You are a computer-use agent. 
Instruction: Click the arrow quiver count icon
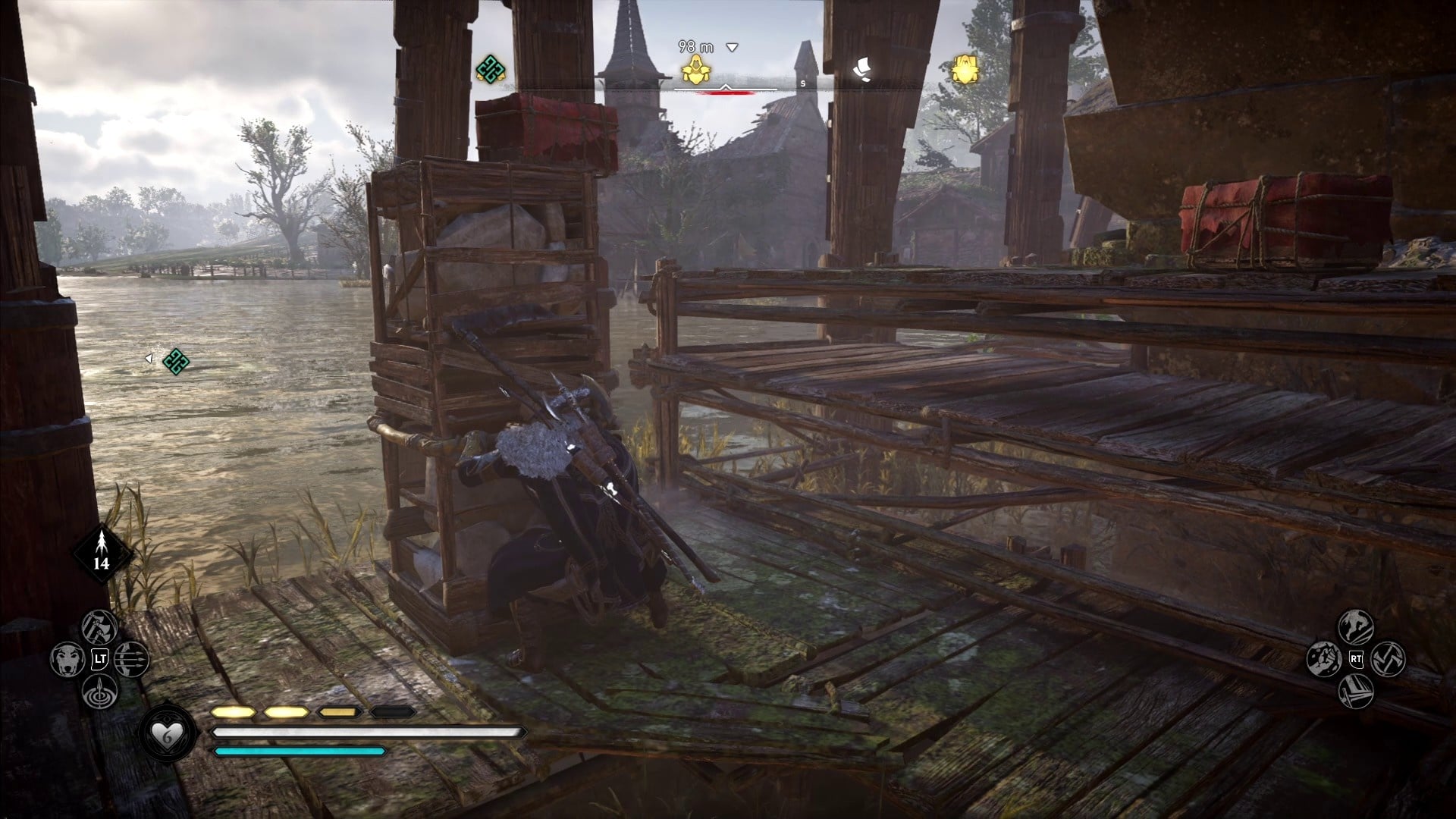coord(102,553)
